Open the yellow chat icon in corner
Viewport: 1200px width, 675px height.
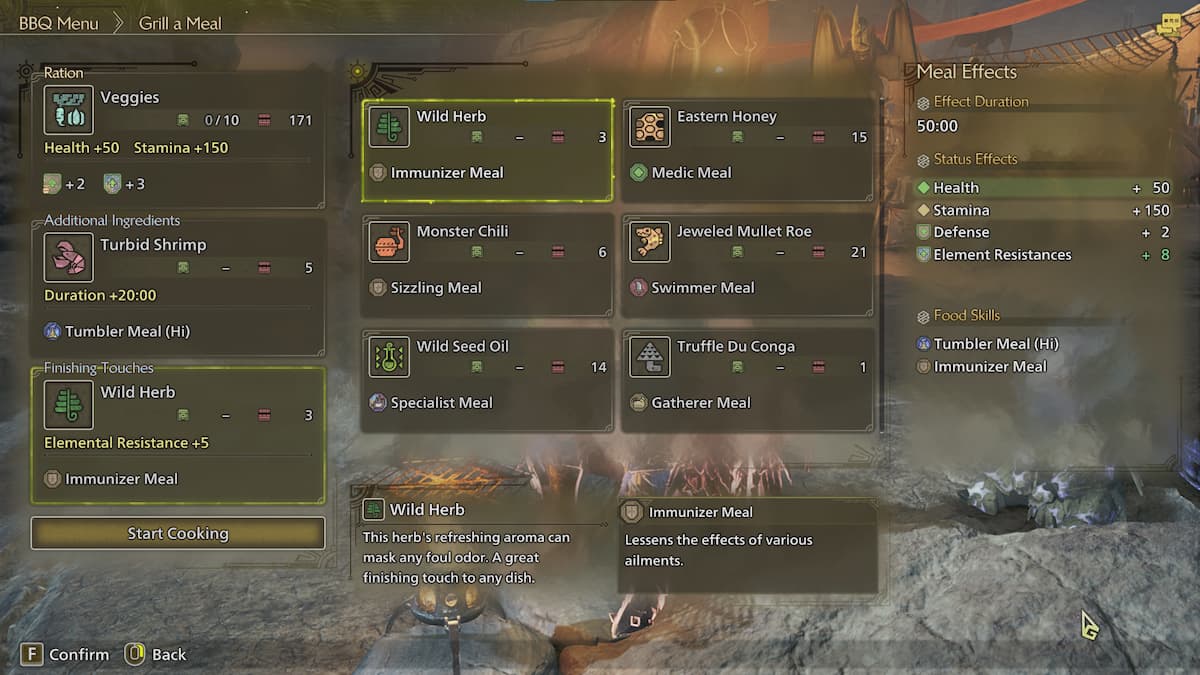(1169, 26)
